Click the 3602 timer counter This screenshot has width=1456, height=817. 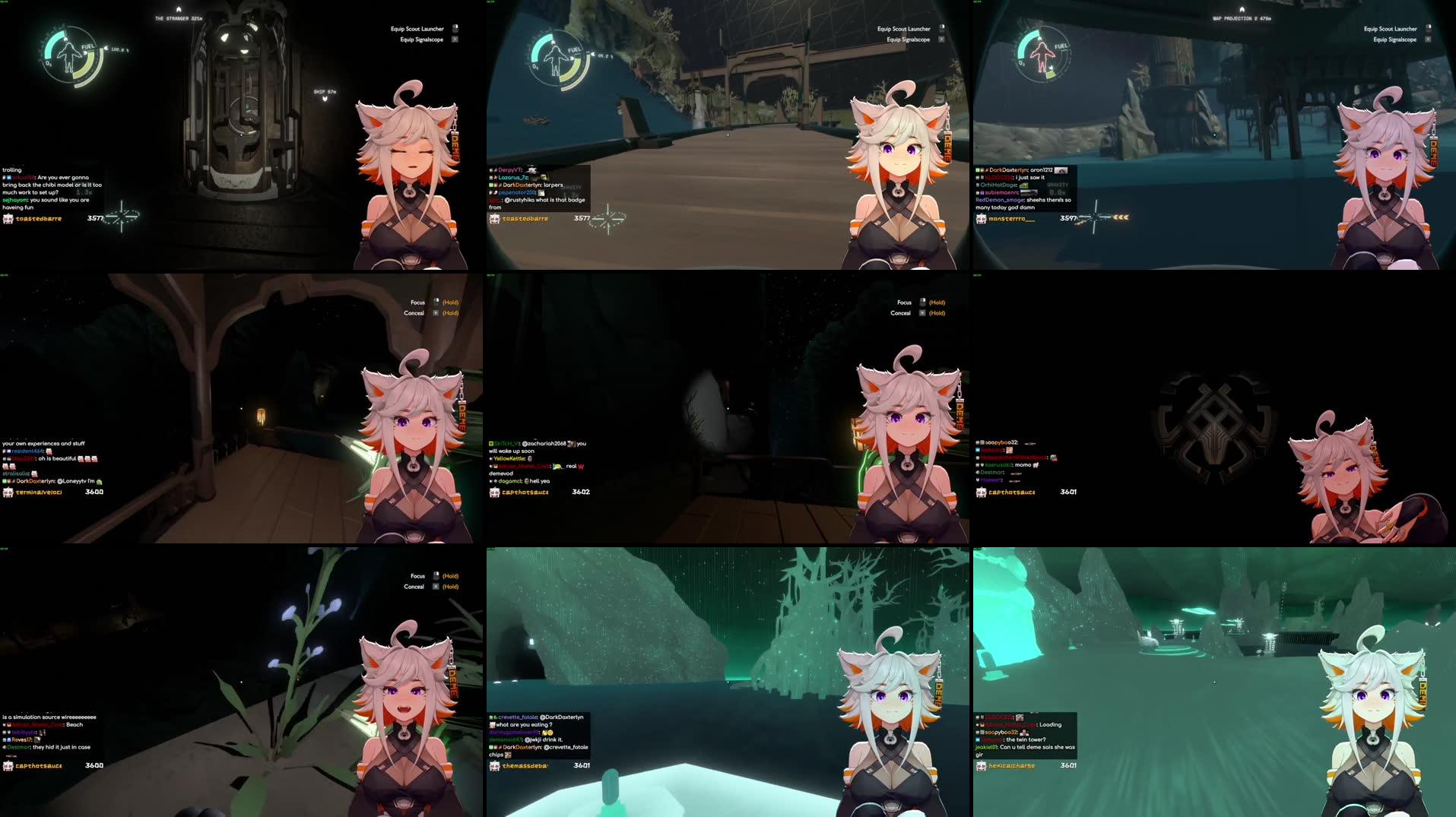coord(580,492)
